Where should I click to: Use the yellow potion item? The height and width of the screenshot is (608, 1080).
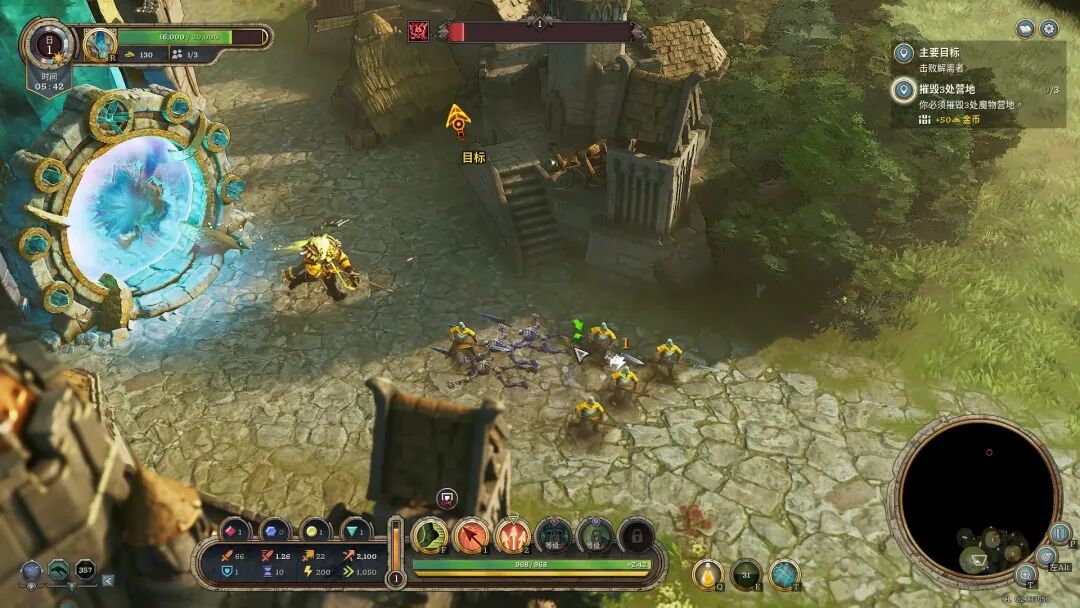point(708,574)
